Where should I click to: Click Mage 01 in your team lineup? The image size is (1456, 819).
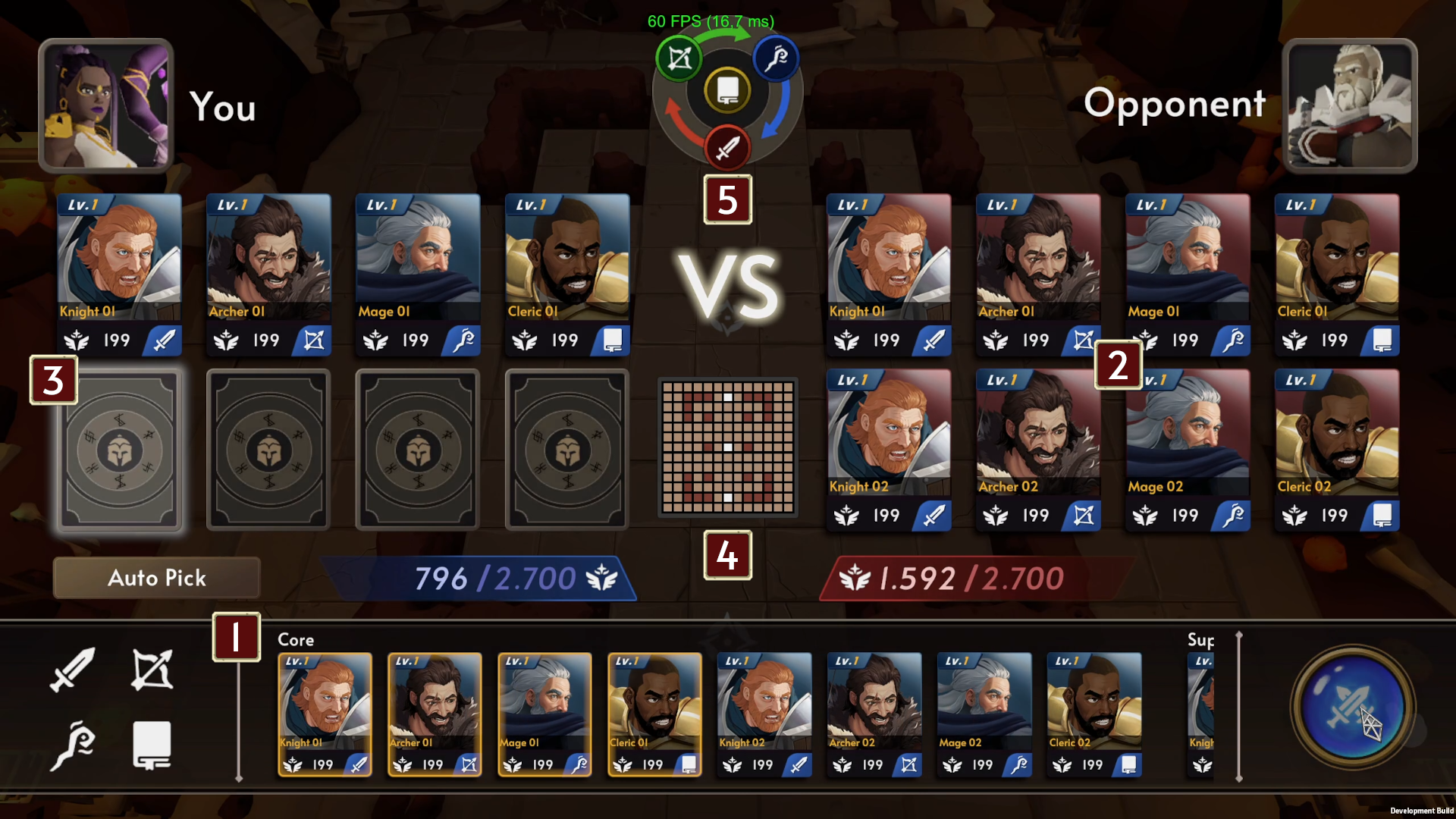tap(418, 275)
